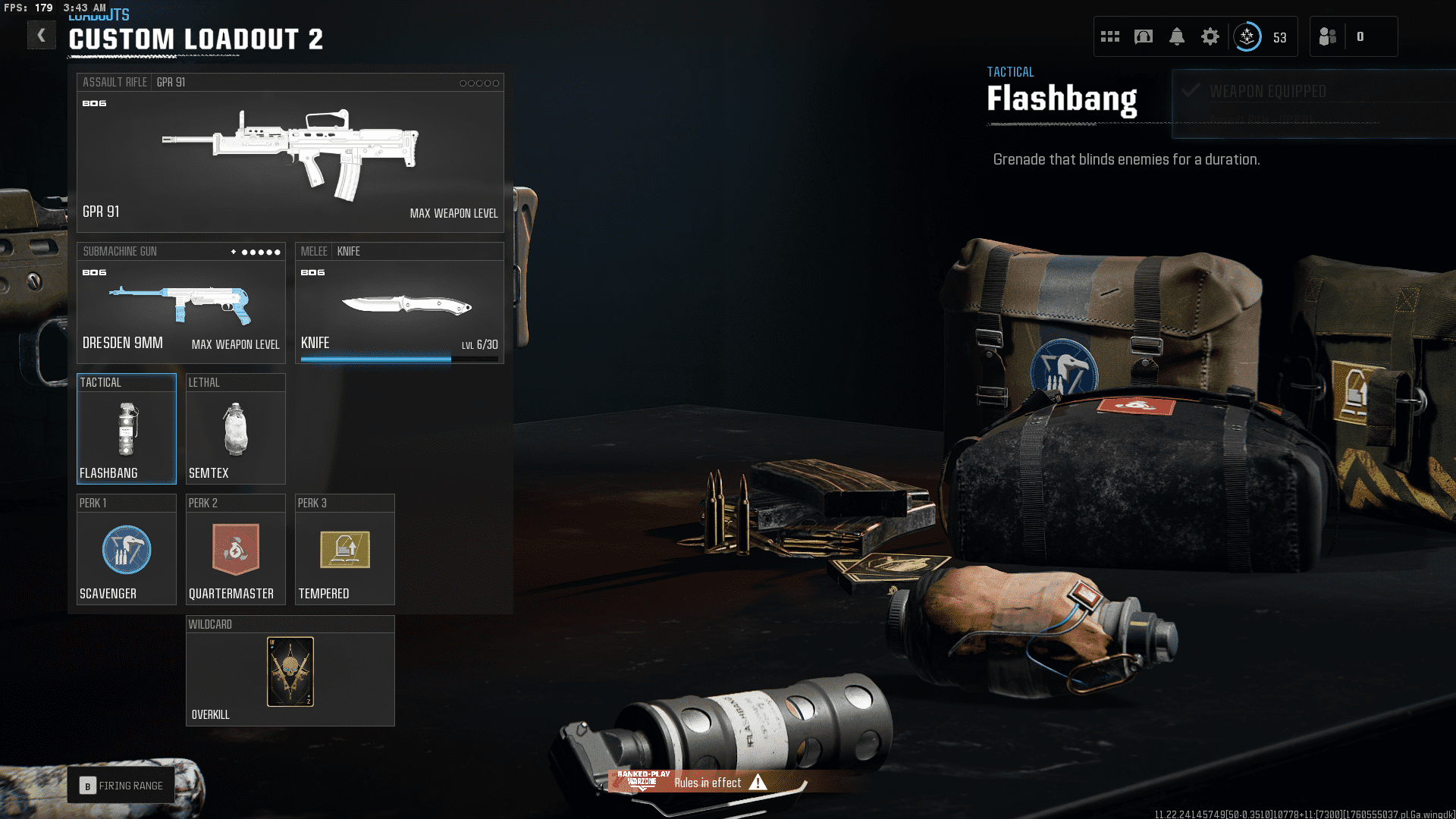This screenshot has width=1456, height=819.
Task: Open the notifications bell icon
Action: [x=1176, y=36]
